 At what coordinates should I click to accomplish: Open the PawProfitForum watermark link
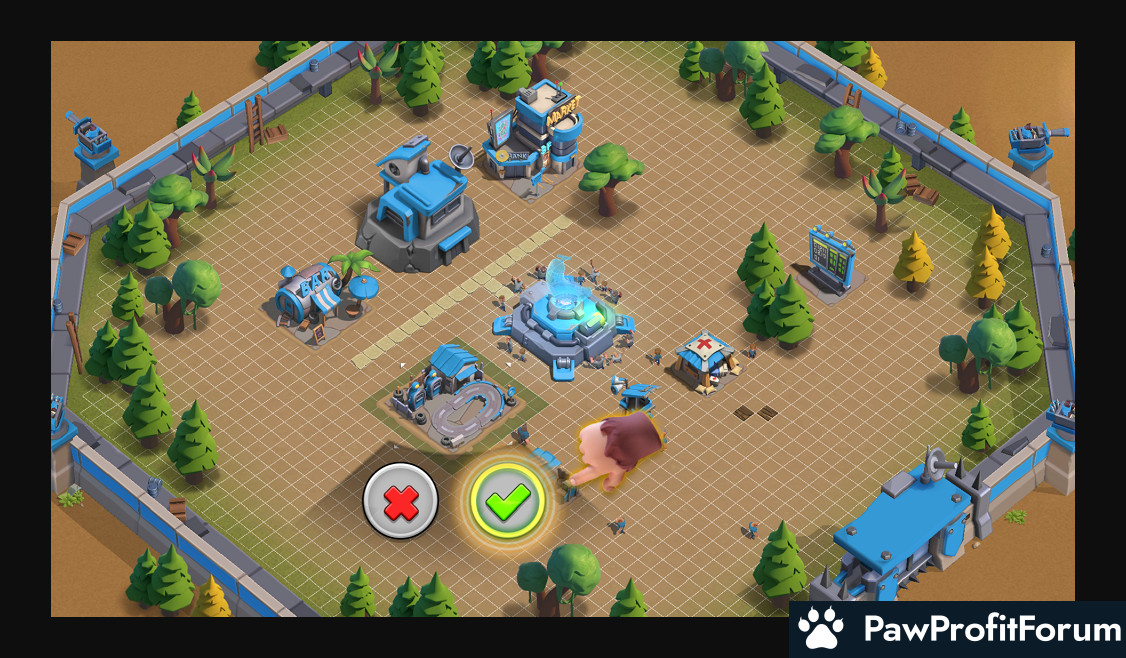tap(958, 630)
